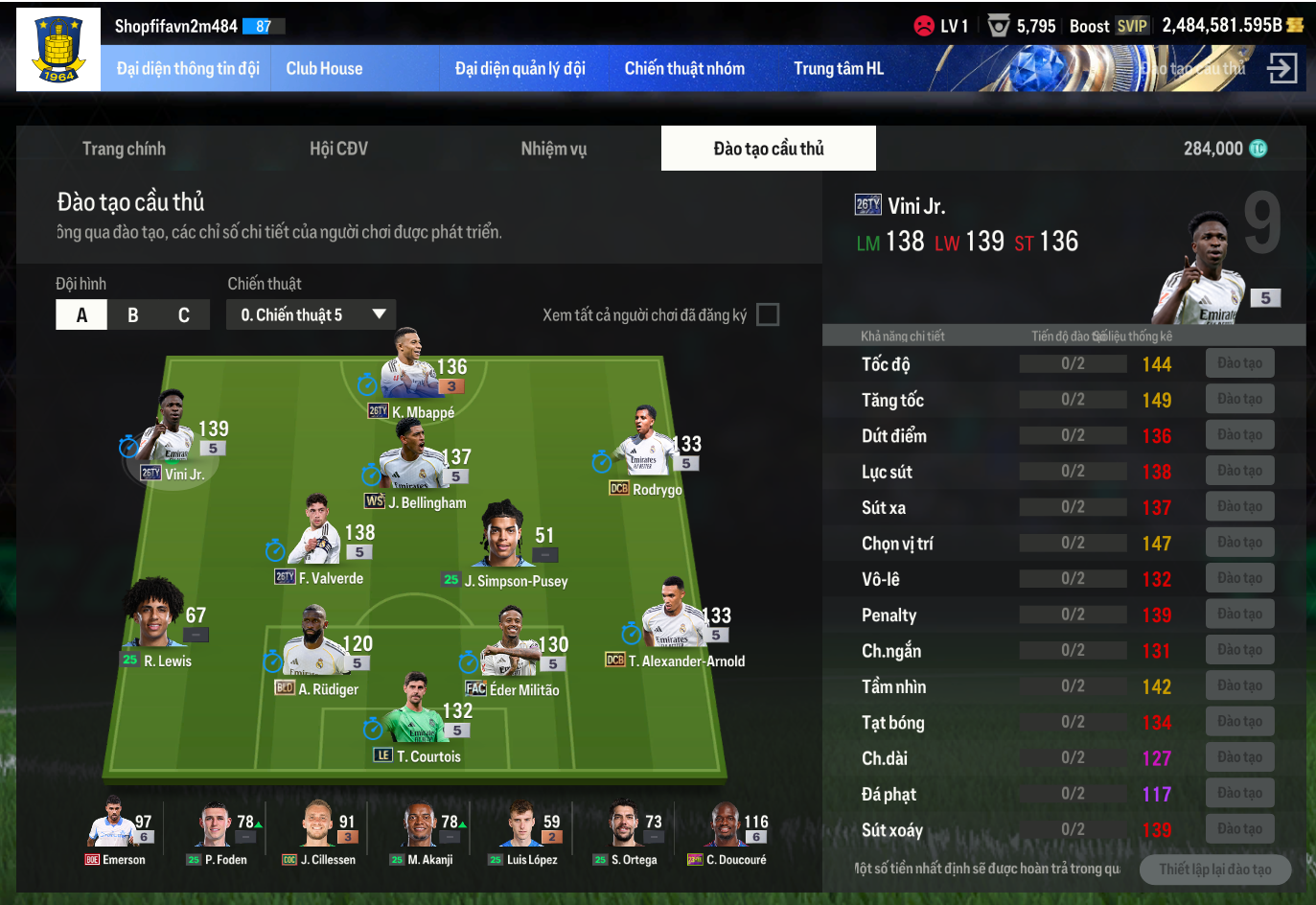Image resolution: width=1316 pixels, height=905 pixels.
Task: Open Trung tâm HL menu
Action: [839, 69]
